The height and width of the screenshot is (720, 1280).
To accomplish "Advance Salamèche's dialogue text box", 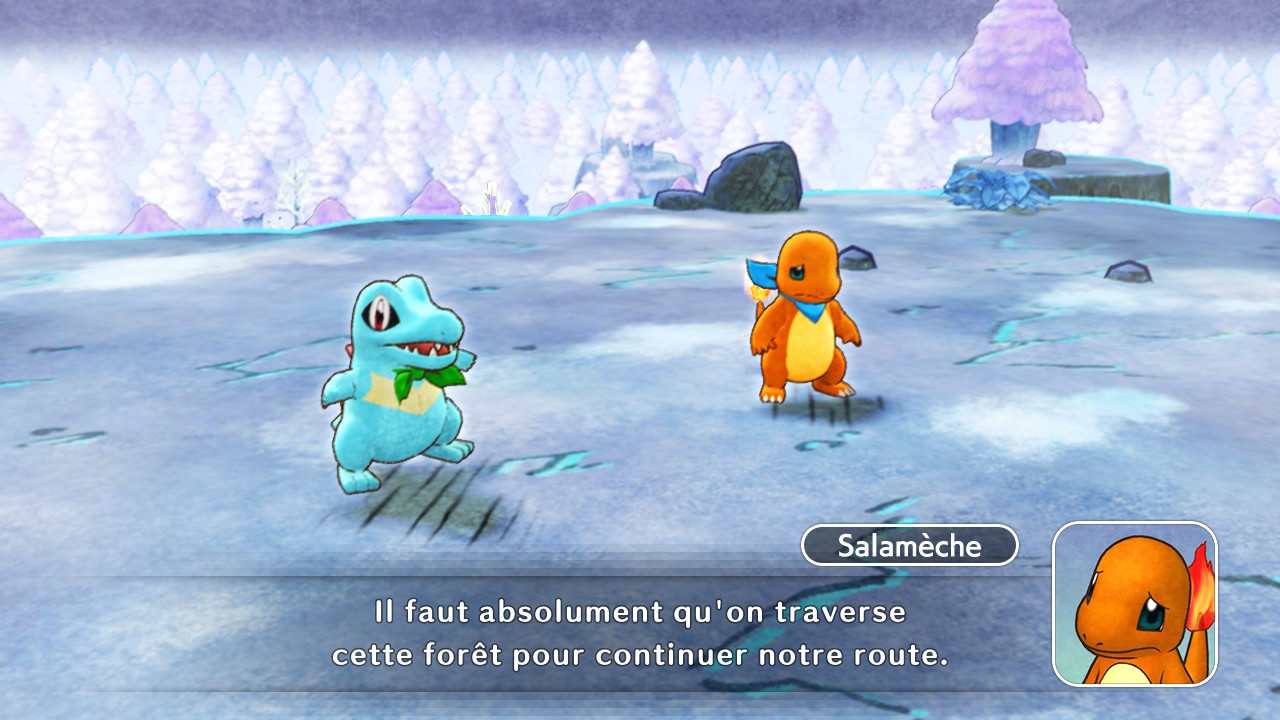I will [x=640, y=634].
